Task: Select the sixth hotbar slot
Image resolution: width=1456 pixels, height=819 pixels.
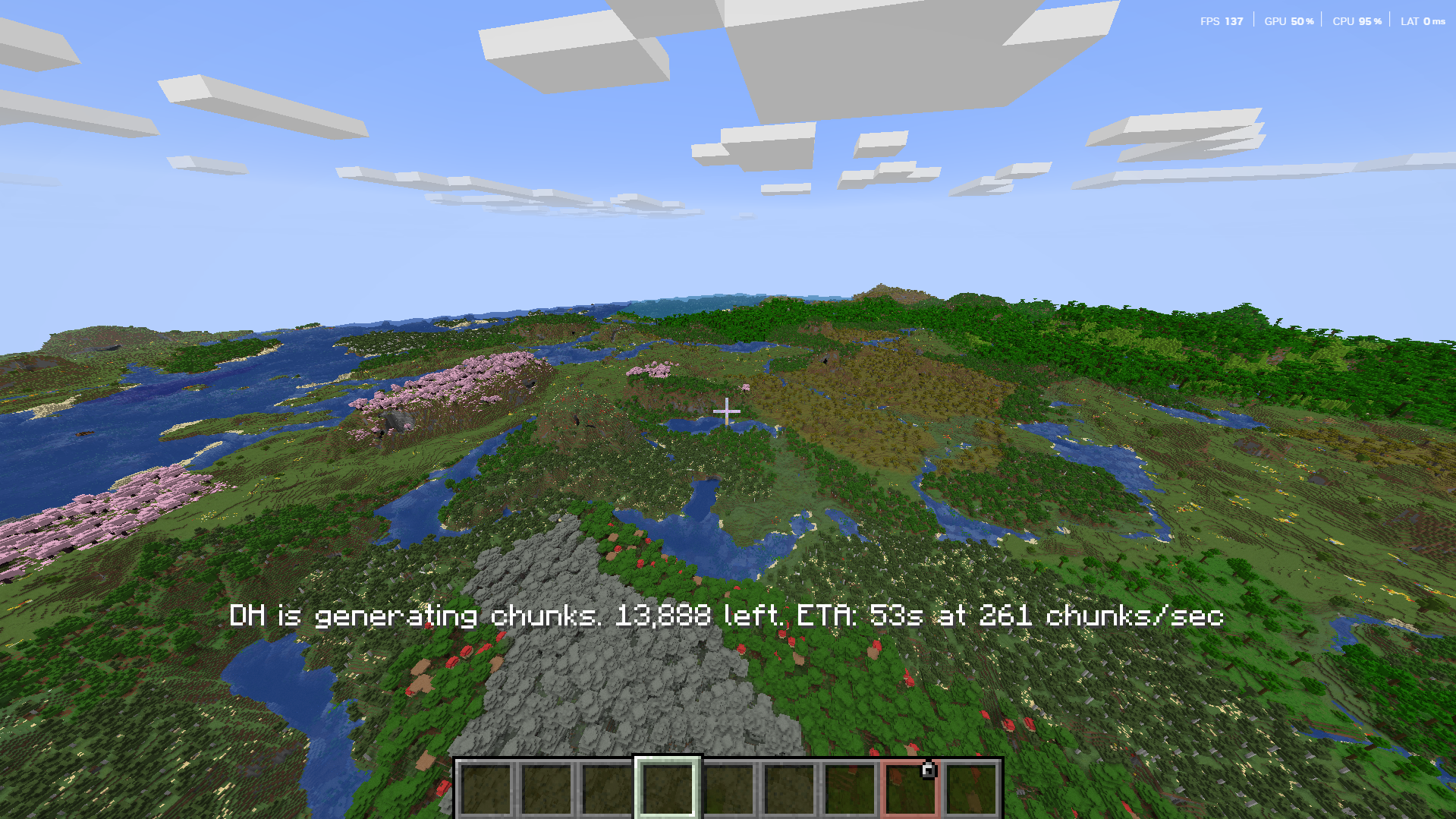Action: coord(789,786)
